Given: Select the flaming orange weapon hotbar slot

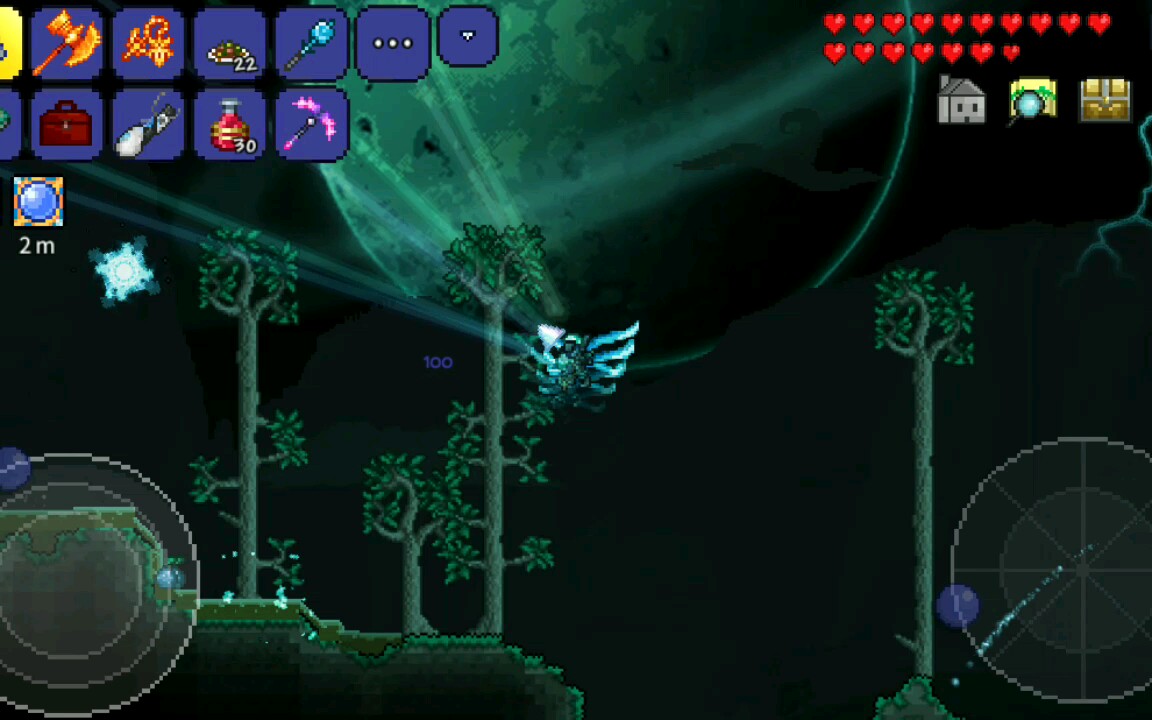Looking at the screenshot, I should [x=148, y=43].
